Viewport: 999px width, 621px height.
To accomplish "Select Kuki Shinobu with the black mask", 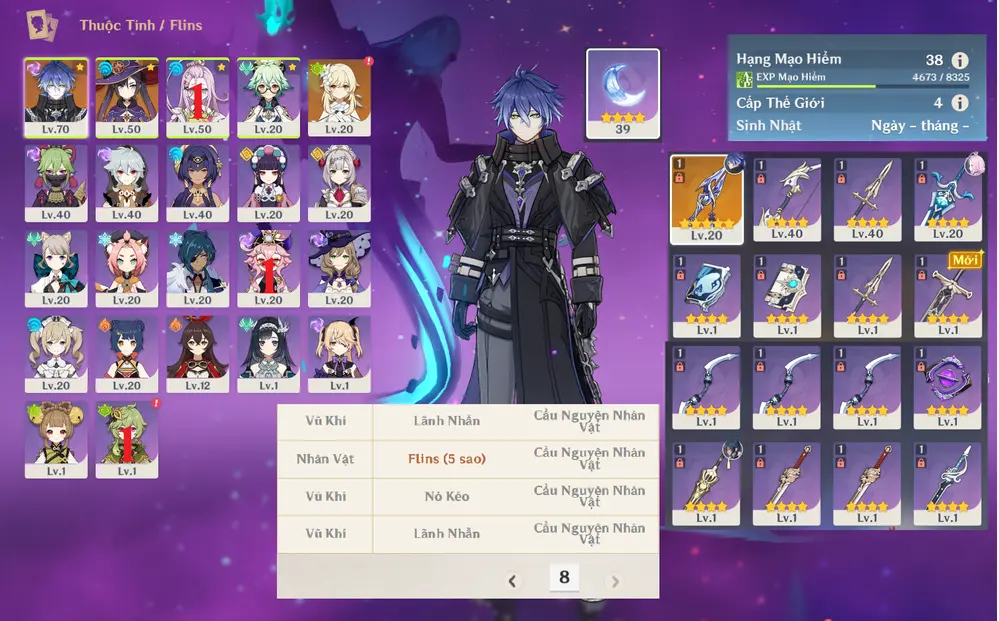I will pos(56,180).
